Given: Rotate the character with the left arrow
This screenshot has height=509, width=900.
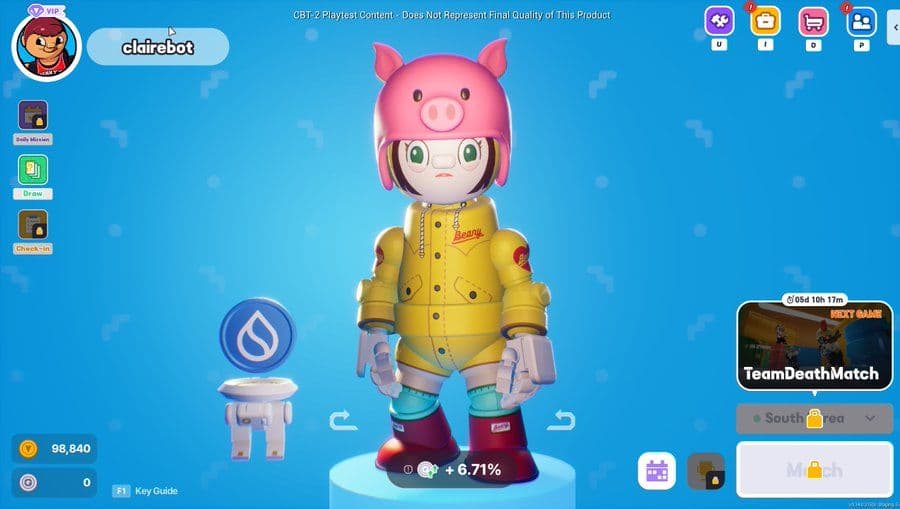Looking at the screenshot, I should [343, 420].
